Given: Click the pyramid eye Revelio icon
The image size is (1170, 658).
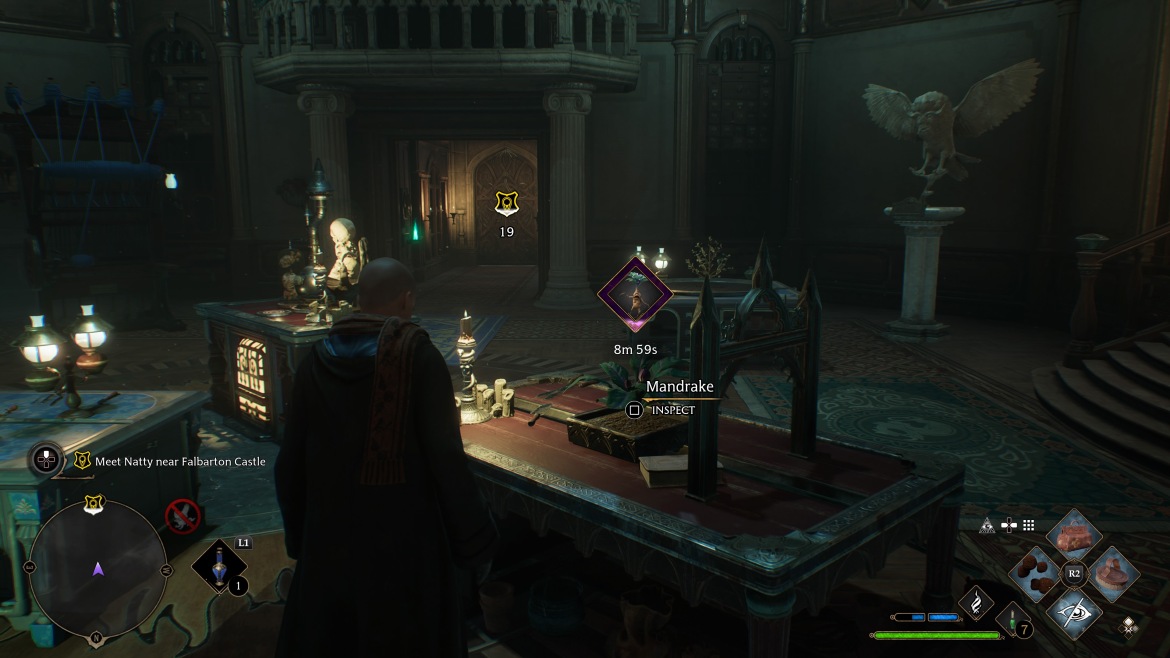Looking at the screenshot, I should [987, 525].
